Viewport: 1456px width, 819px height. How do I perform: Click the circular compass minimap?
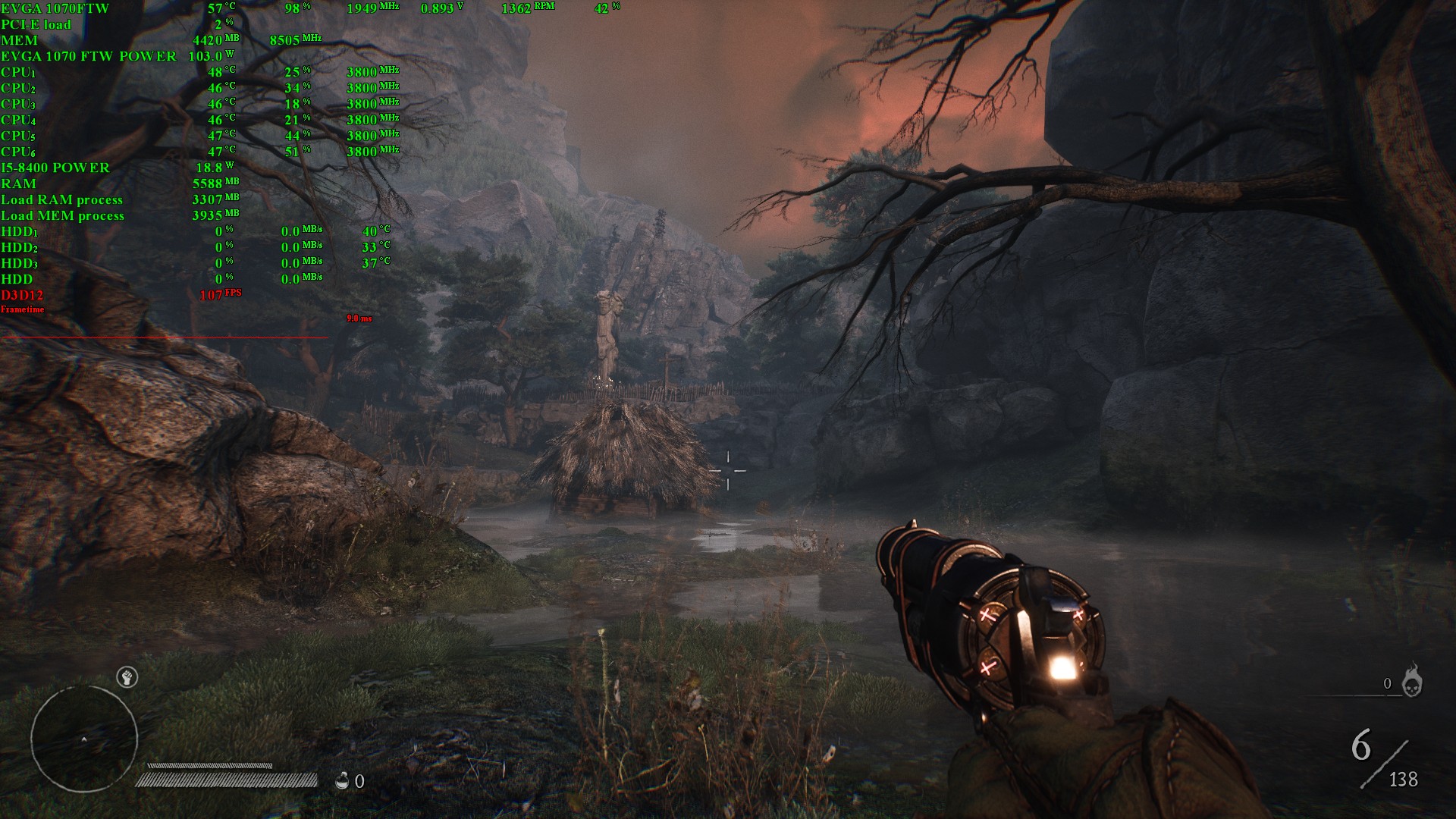point(83,738)
